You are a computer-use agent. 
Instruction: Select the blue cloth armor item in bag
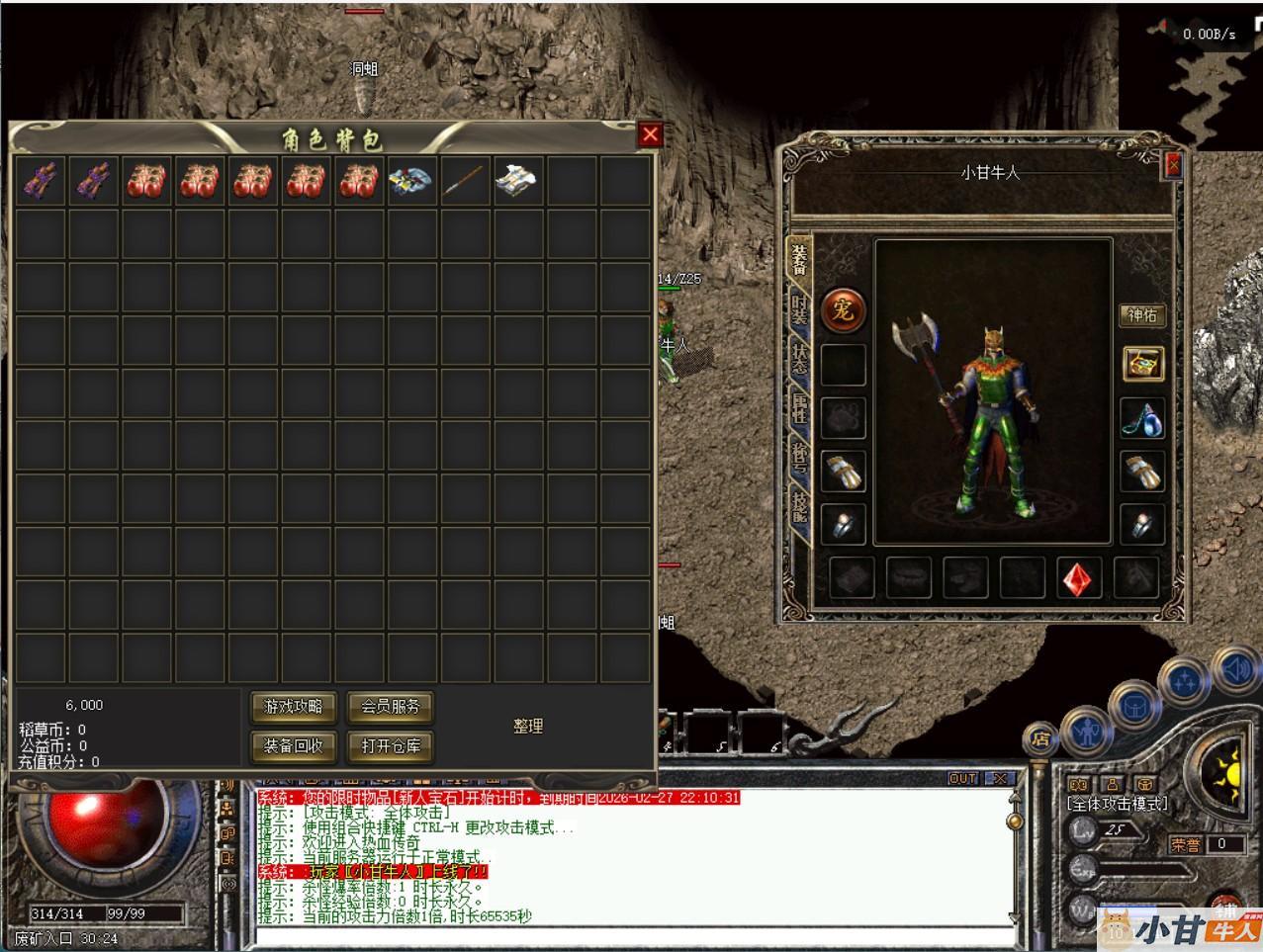pyautogui.click(x=410, y=181)
